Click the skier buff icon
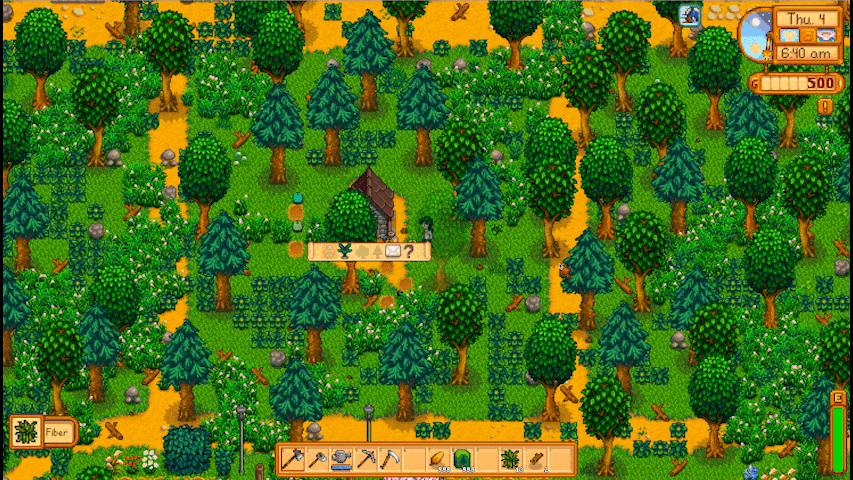 (689, 15)
